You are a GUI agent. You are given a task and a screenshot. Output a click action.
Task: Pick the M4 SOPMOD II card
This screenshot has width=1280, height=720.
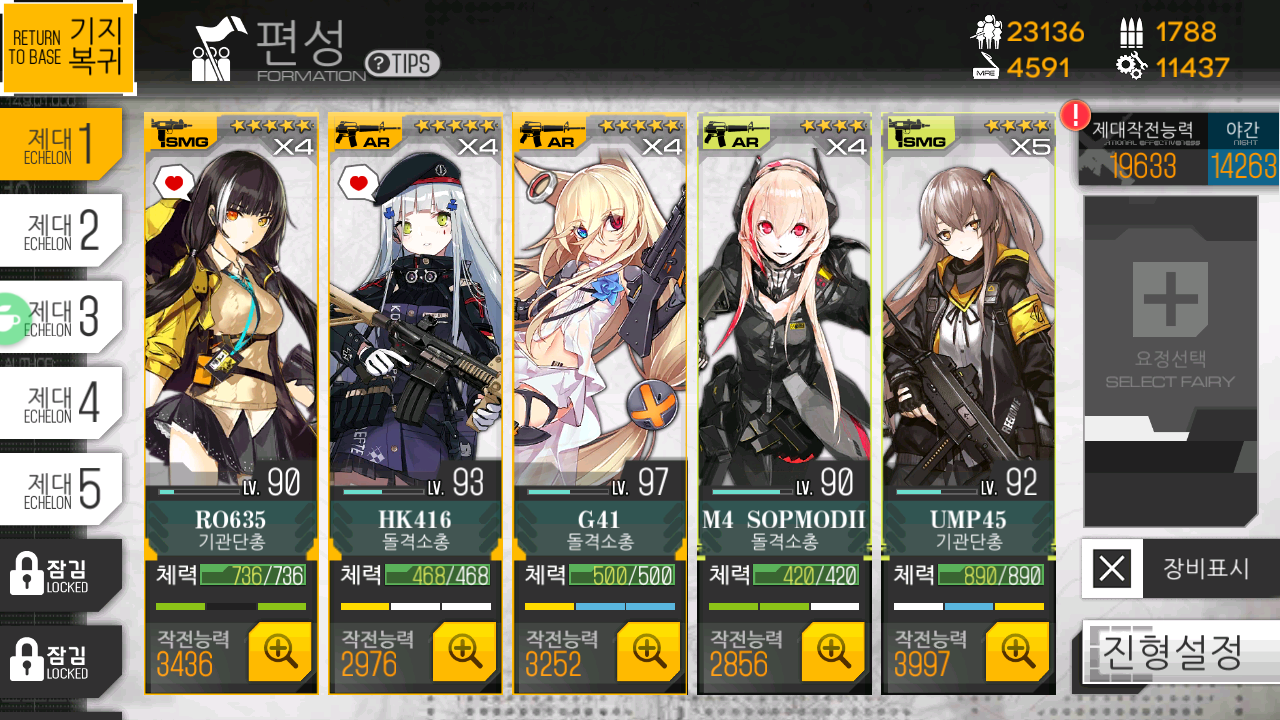point(784,320)
